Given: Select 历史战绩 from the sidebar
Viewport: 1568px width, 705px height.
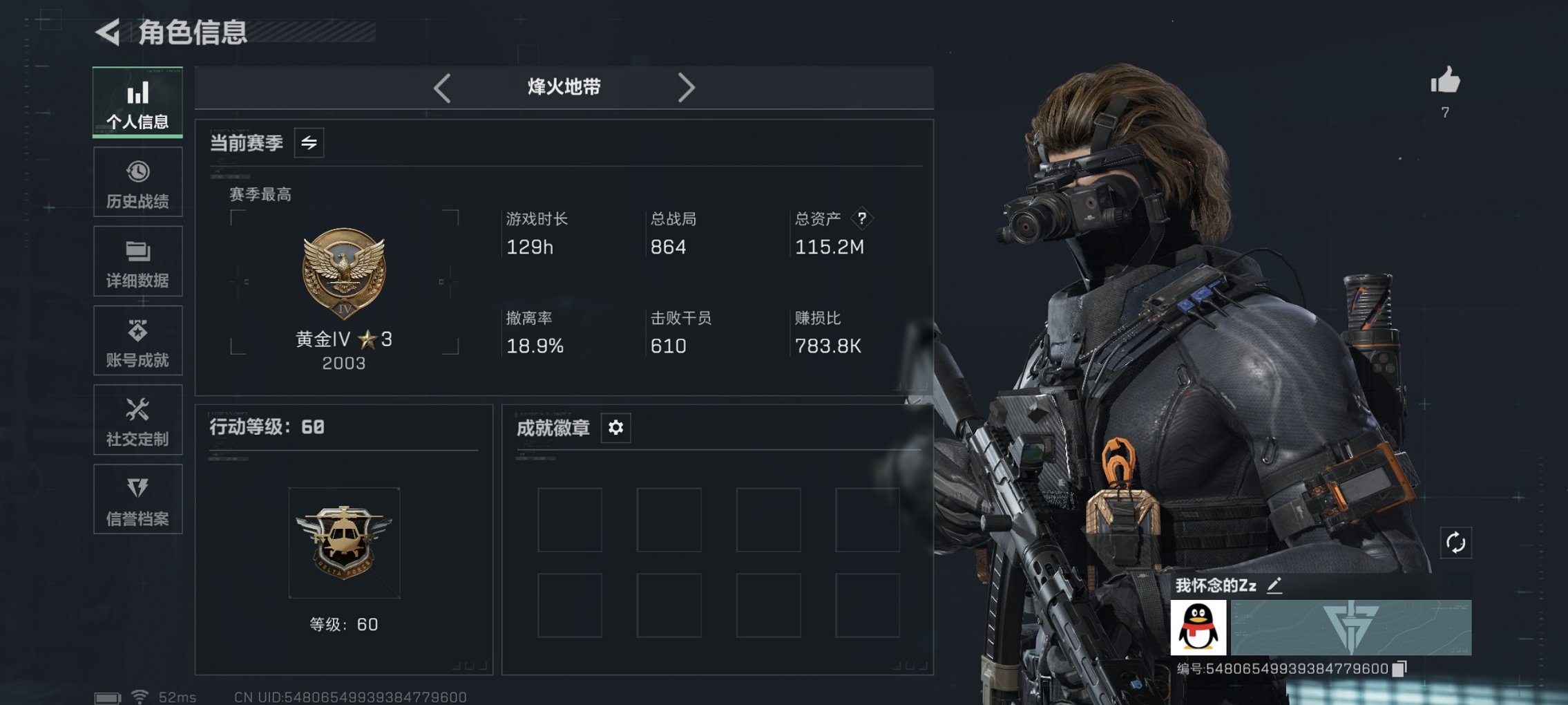Looking at the screenshot, I should point(137,182).
